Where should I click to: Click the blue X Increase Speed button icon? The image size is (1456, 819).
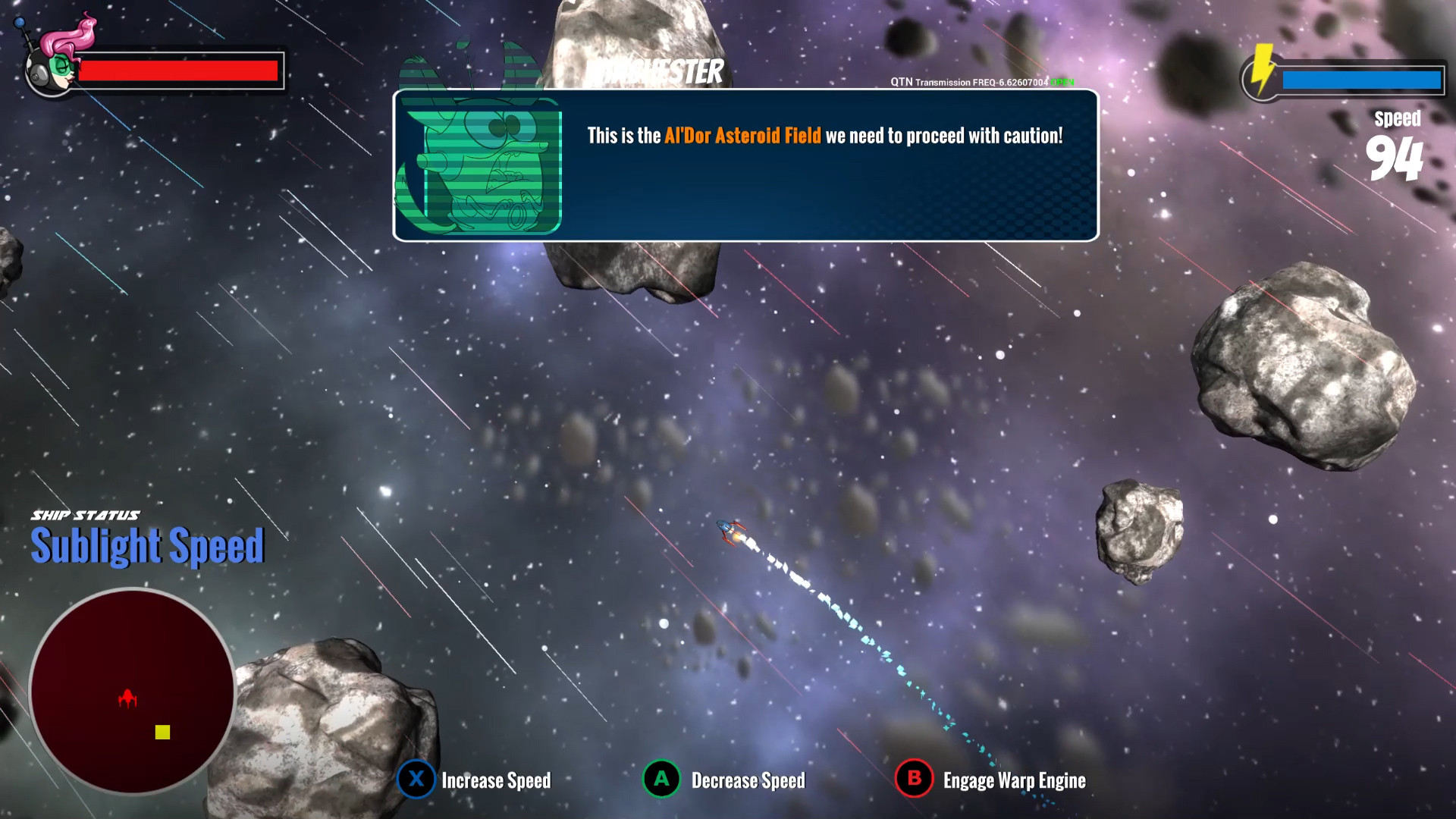pyautogui.click(x=415, y=780)
